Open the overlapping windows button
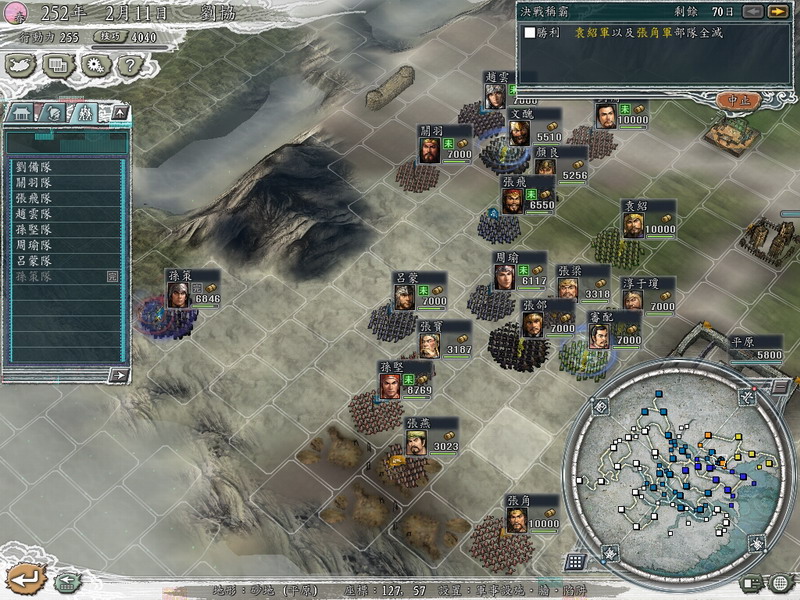The image size is (800, 600). [x=57, y=65]
